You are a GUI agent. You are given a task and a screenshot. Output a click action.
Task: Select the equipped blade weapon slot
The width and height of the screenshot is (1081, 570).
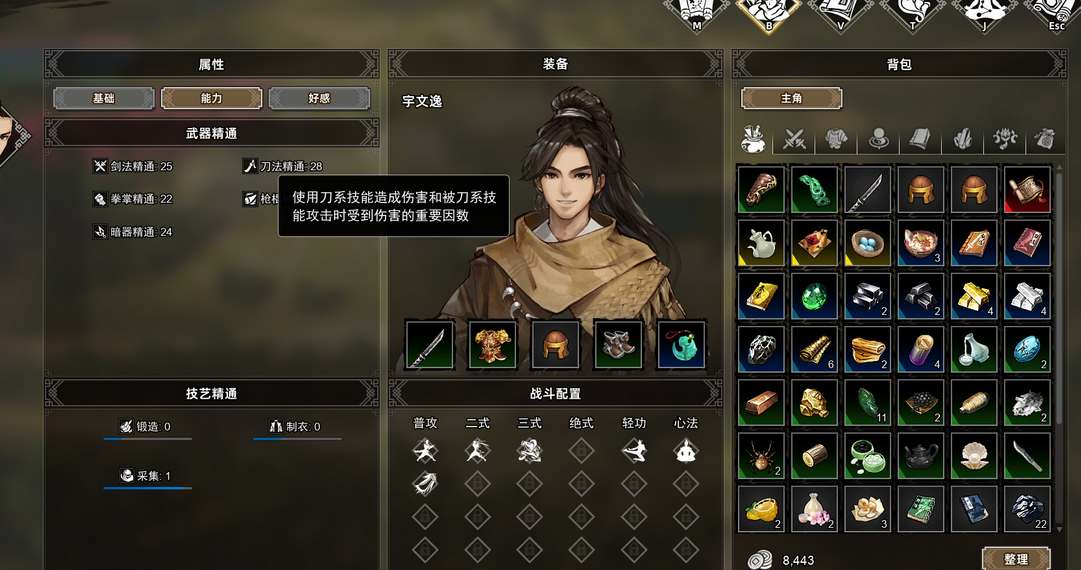430,345
